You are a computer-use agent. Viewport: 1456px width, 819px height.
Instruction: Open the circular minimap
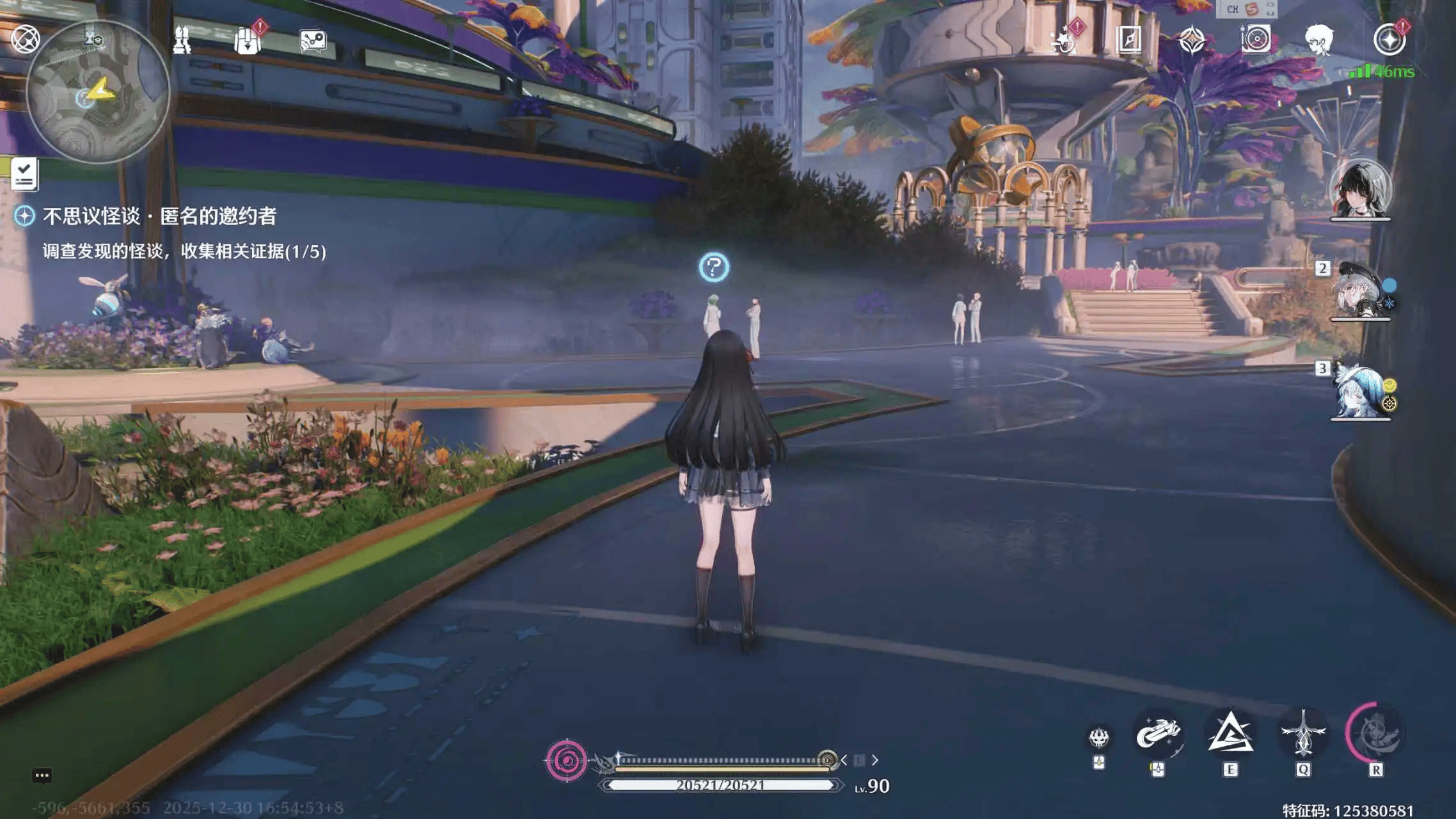(98, 92)
